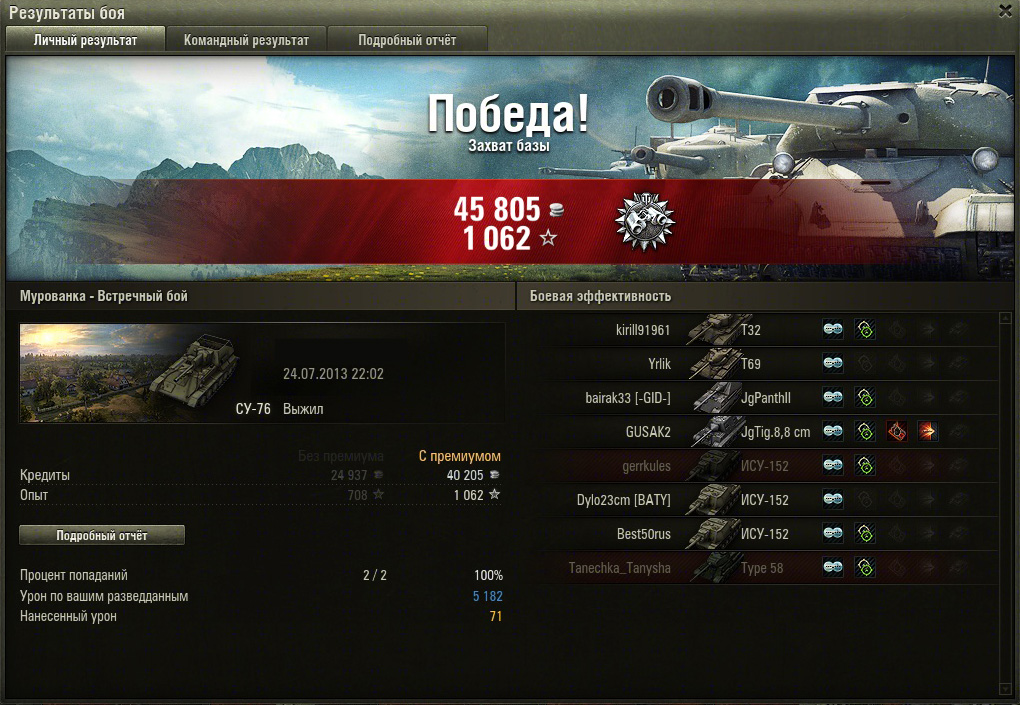Switch to the Командный результат tab

pyautogui.click(x=246, y=40)
